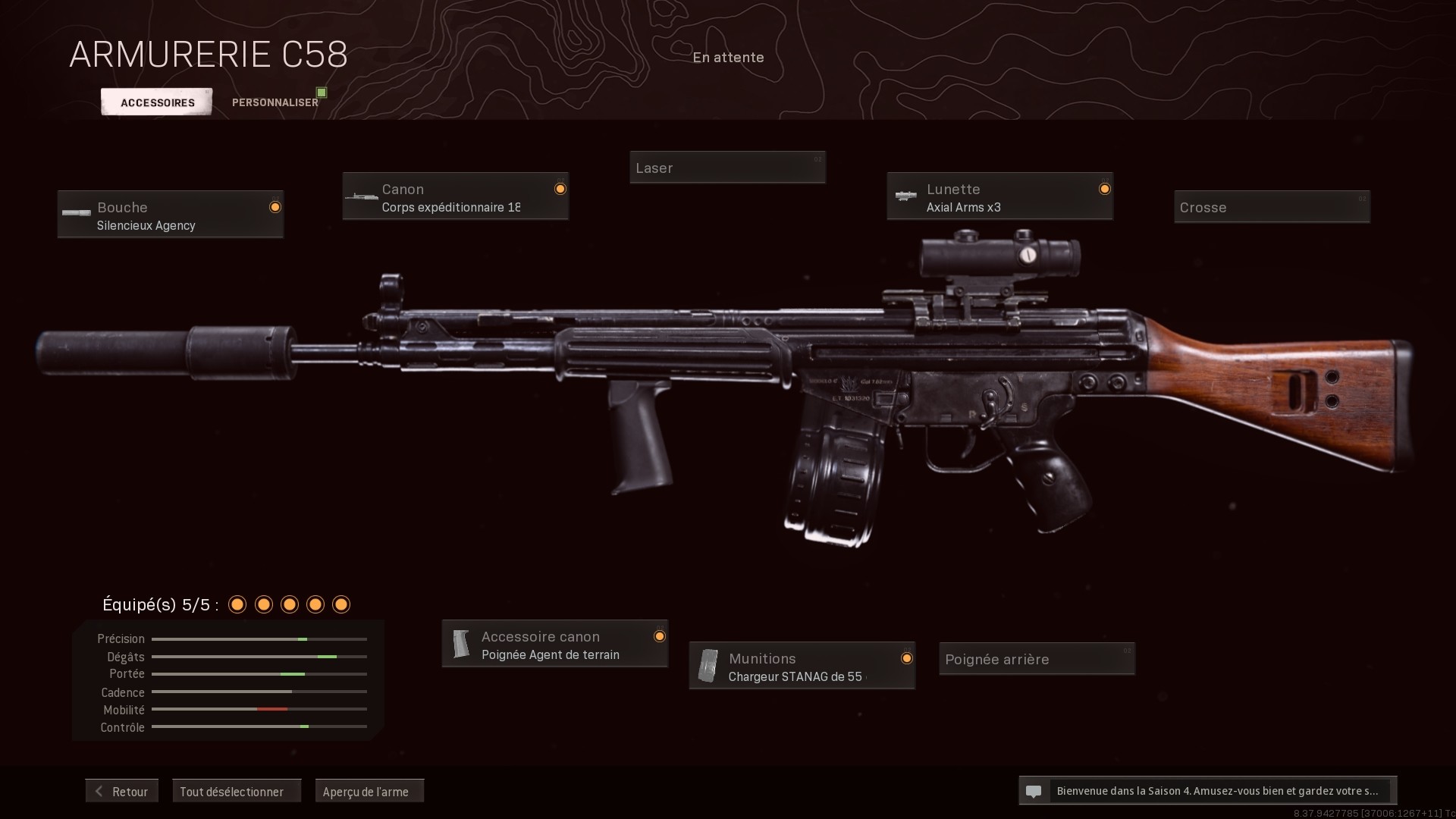Click the underbarrel grip icon in Accessoire canon
1456x819 pixels.
pyautogui.click(x=461, y=643)
